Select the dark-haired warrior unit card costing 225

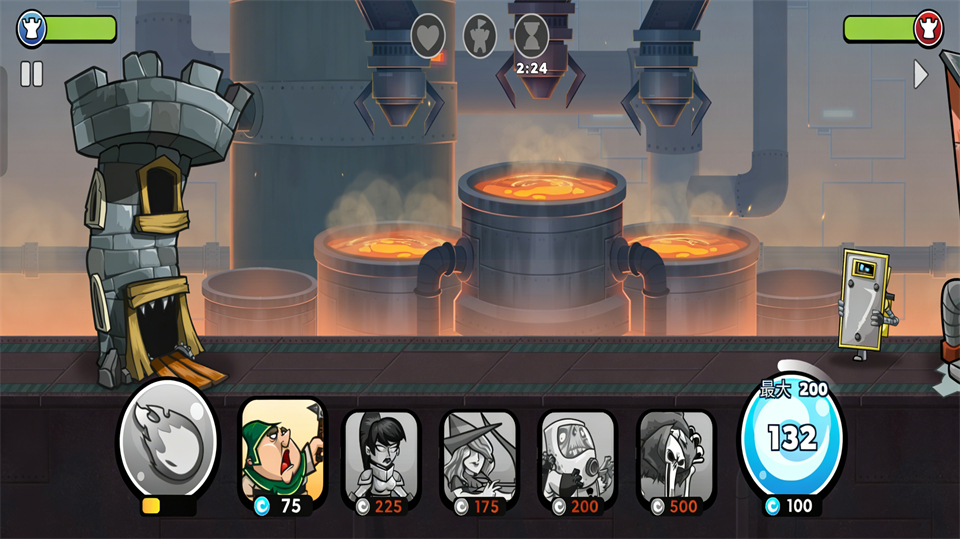point(381,455)
